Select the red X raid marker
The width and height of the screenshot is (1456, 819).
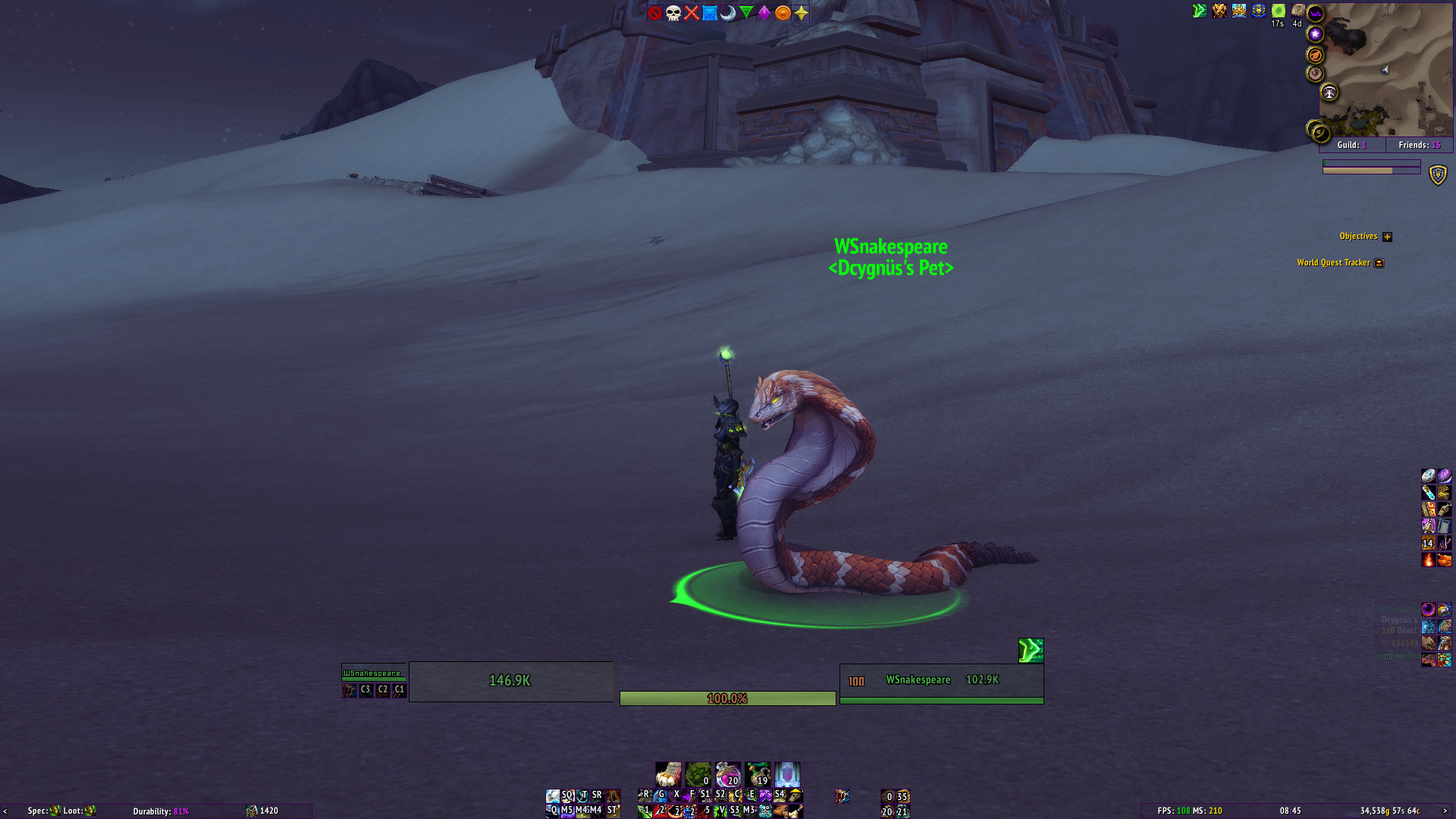(x=691, y=11)
